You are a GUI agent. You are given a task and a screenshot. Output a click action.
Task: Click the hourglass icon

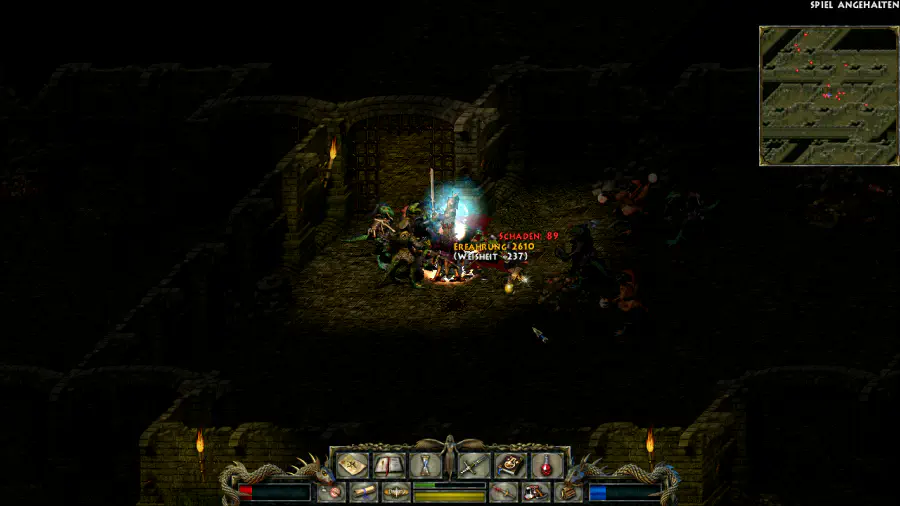(x=424, y=464)
